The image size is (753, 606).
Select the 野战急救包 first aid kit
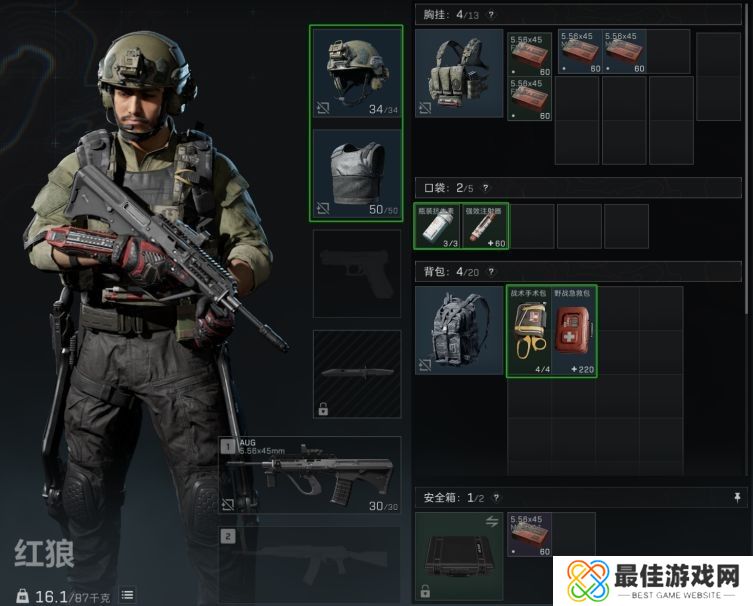tap(575, 331)
